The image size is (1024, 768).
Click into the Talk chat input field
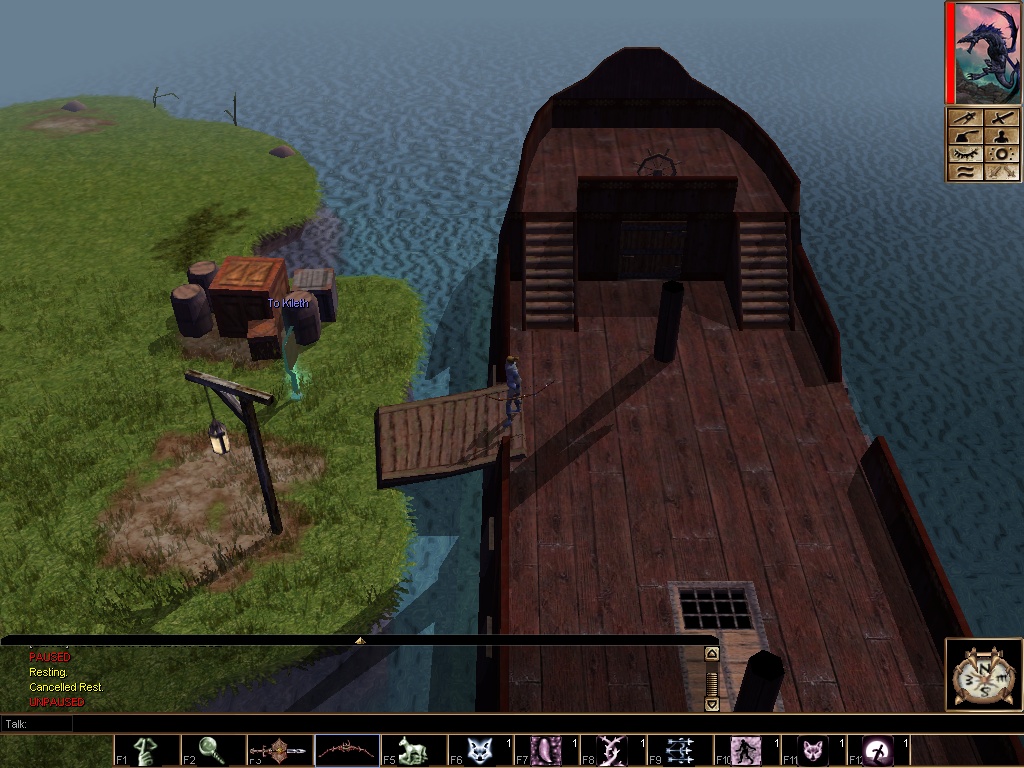coord(400,723)
